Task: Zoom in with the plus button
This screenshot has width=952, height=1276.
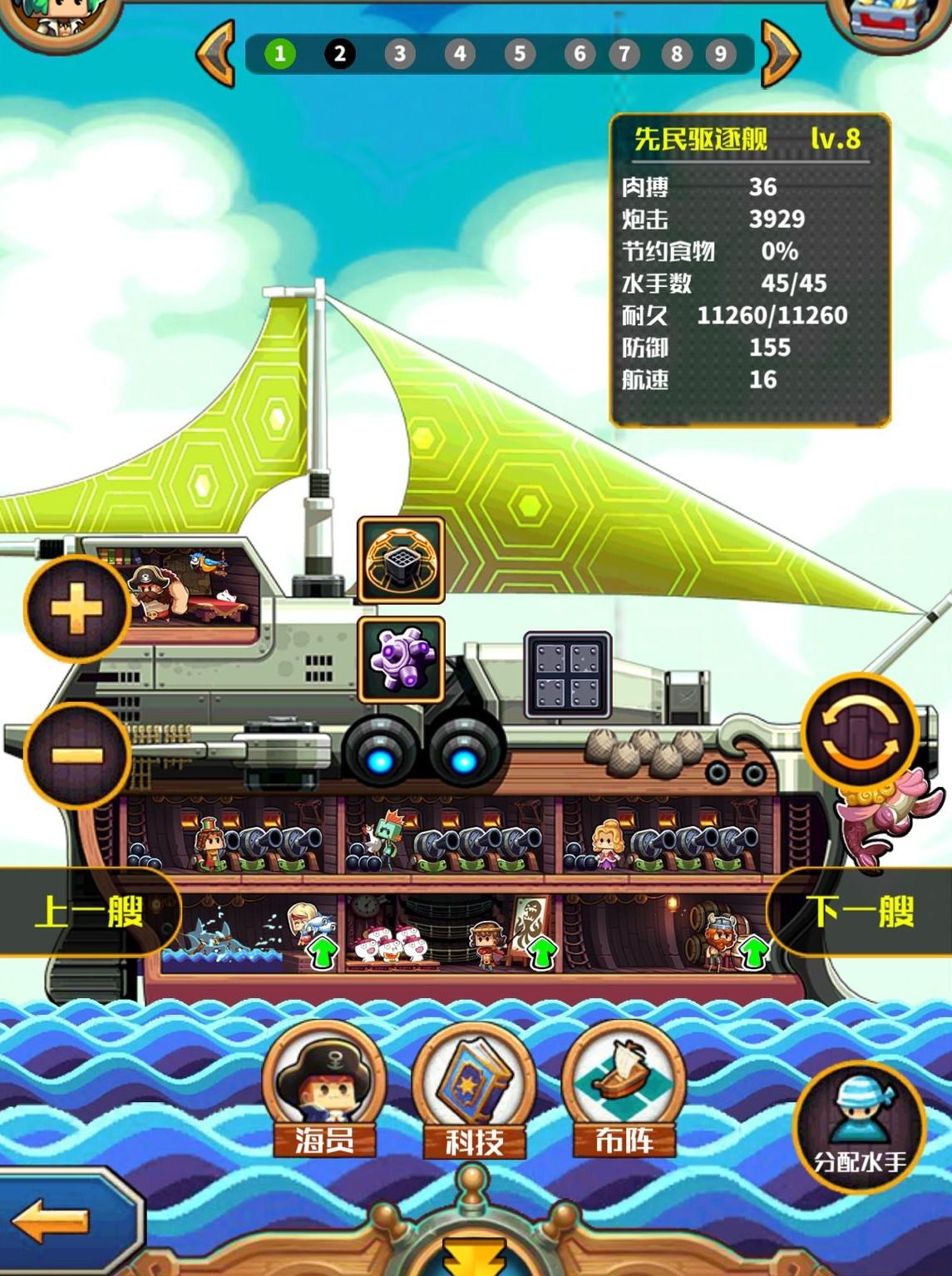Action: (x=76, y=609)
